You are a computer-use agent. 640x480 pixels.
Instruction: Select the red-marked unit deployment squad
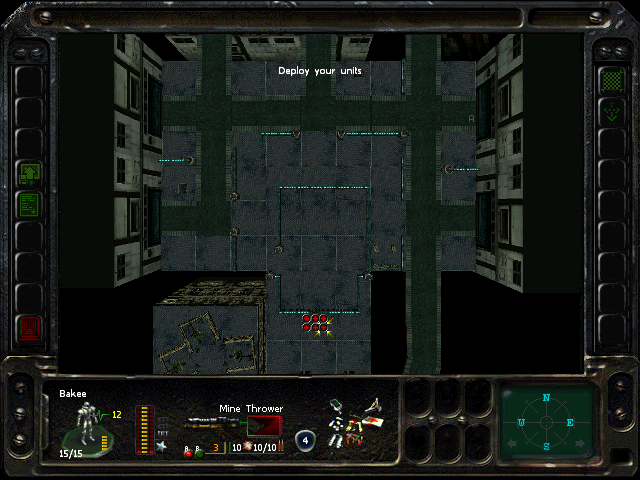point(316,322)
